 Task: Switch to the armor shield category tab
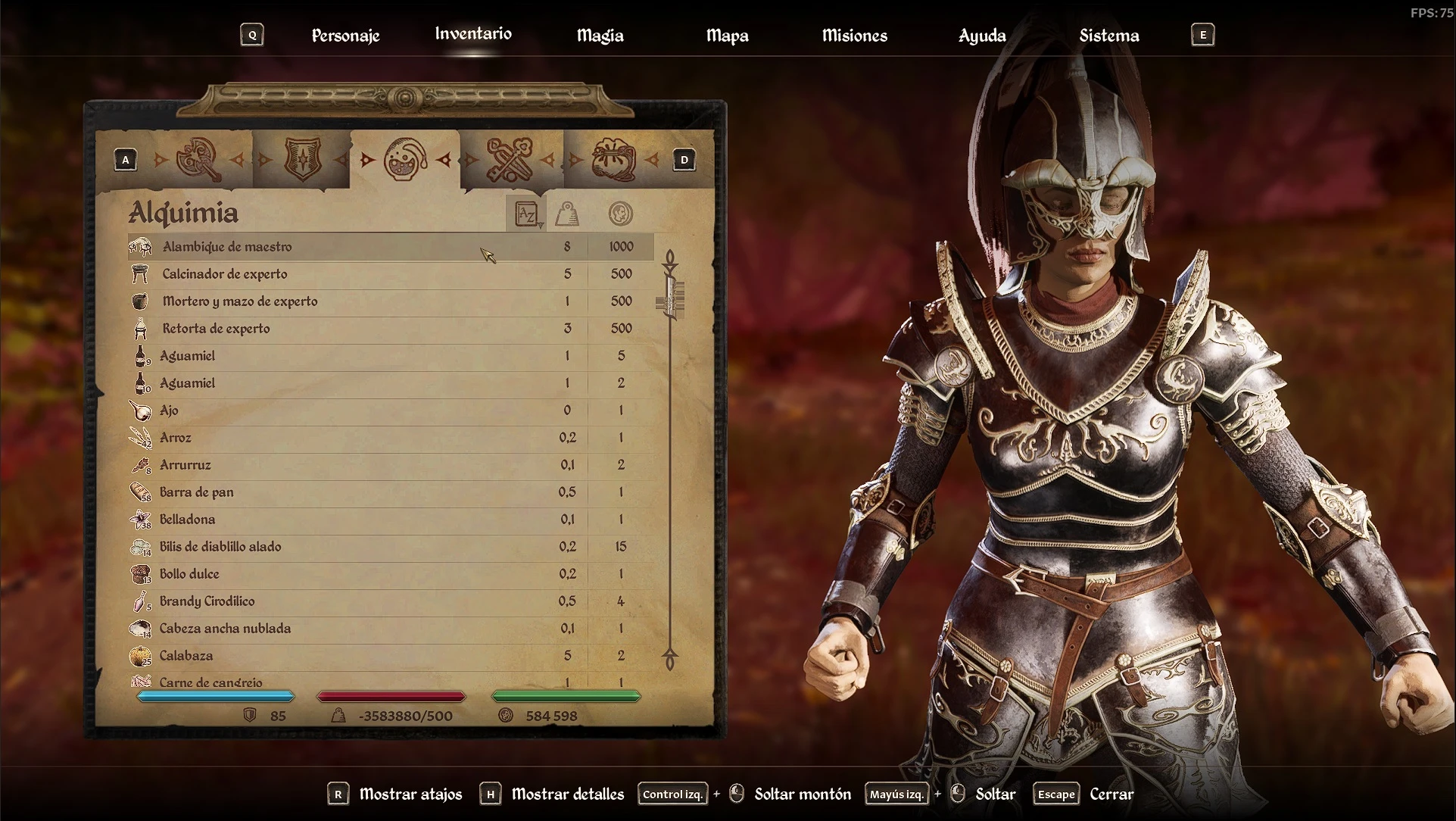pyautogui.click(x=302, y=159)
